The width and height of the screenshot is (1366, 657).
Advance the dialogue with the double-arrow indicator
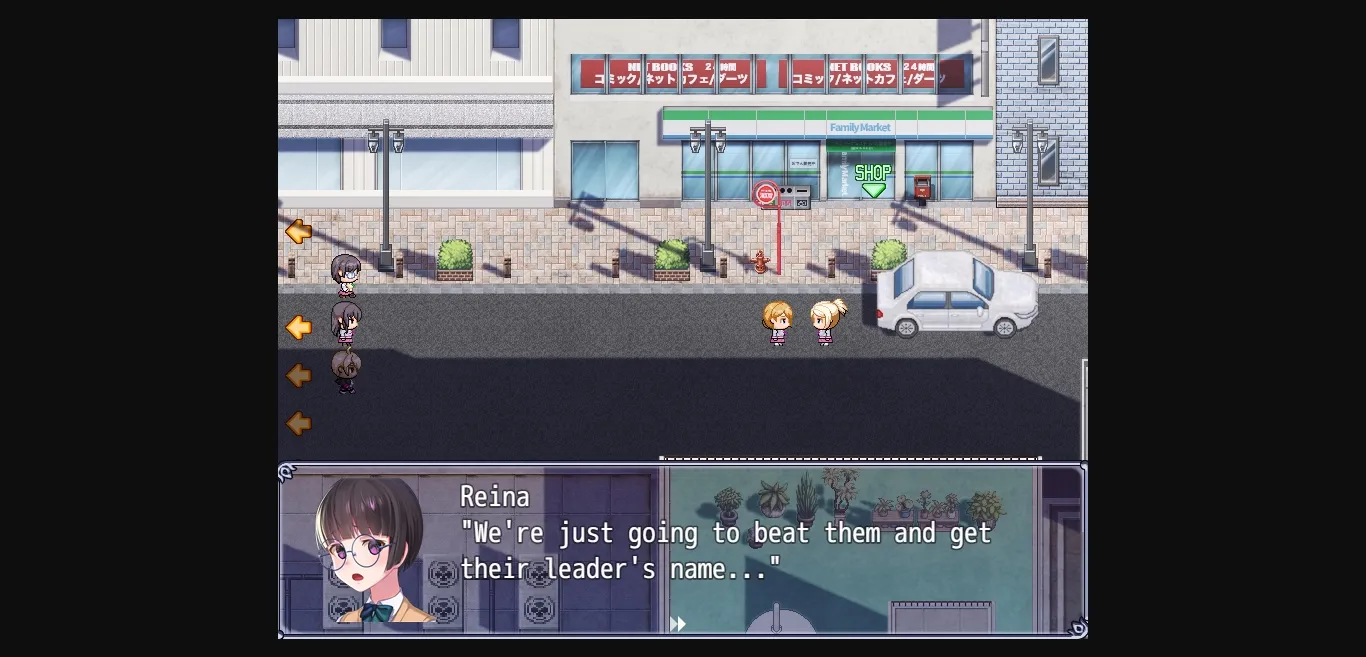678,624
